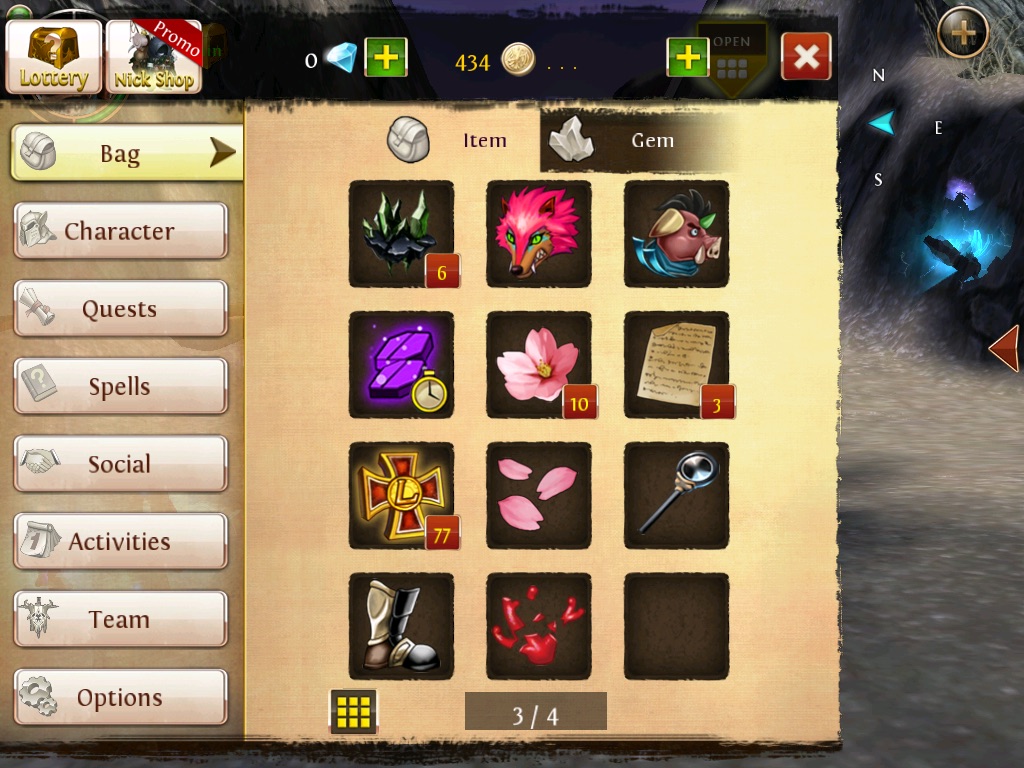This screenshot has width=1024, height=768.
Task: Select the red cross medal item
Action: (x=401, y=495)
